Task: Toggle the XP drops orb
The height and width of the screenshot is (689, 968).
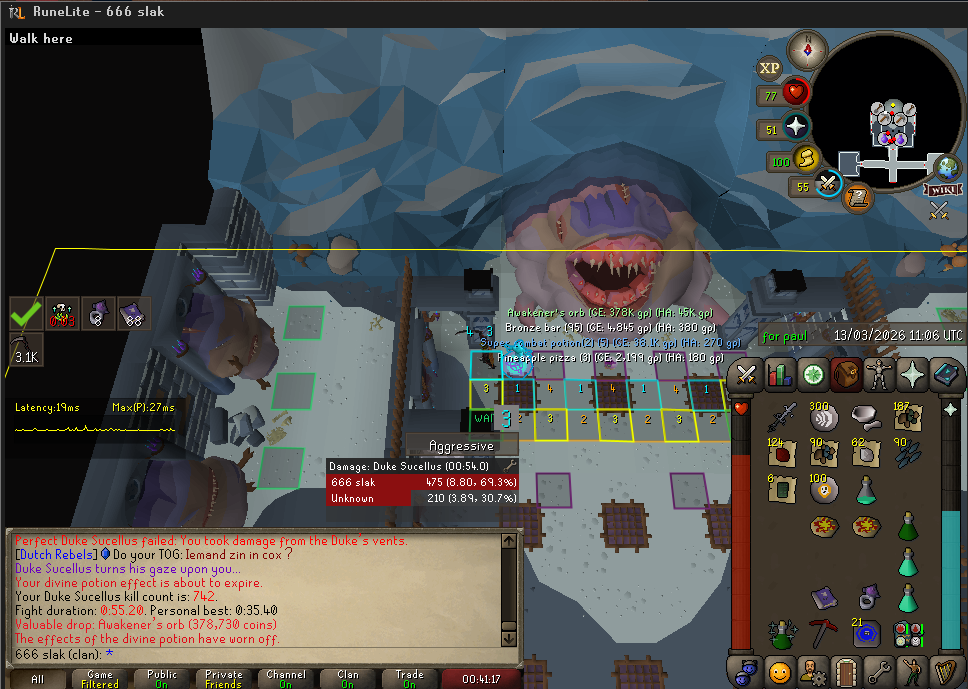Action: tap(769, 68)
